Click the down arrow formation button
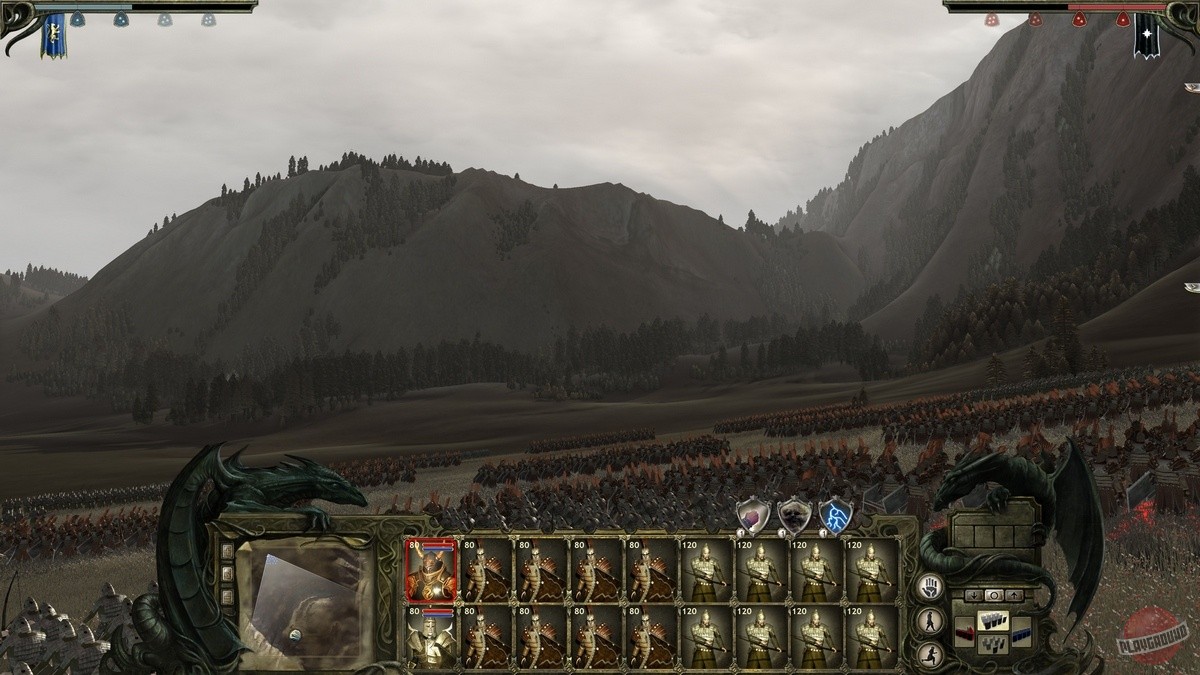1200x675 pixels. click(x=974, y=595)
